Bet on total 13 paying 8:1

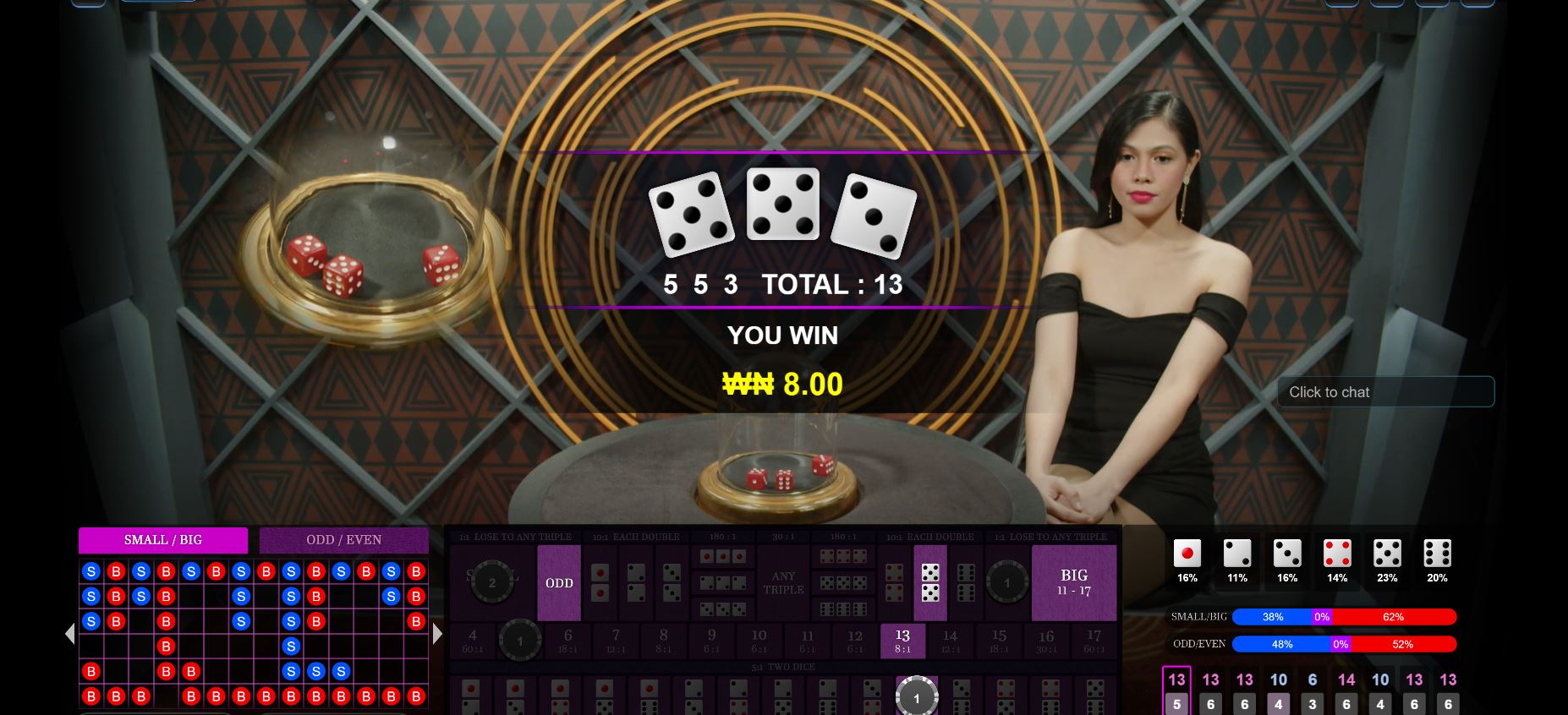(902, 641)
